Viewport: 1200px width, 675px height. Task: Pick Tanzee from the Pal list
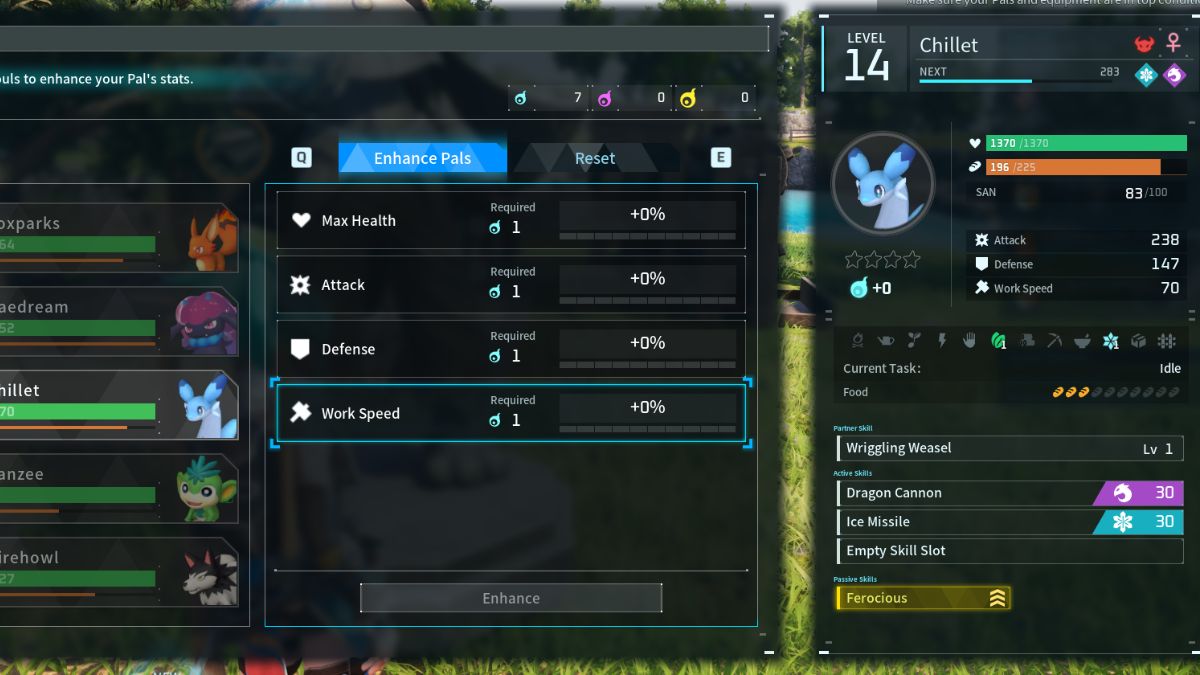(x=120, y=489)
